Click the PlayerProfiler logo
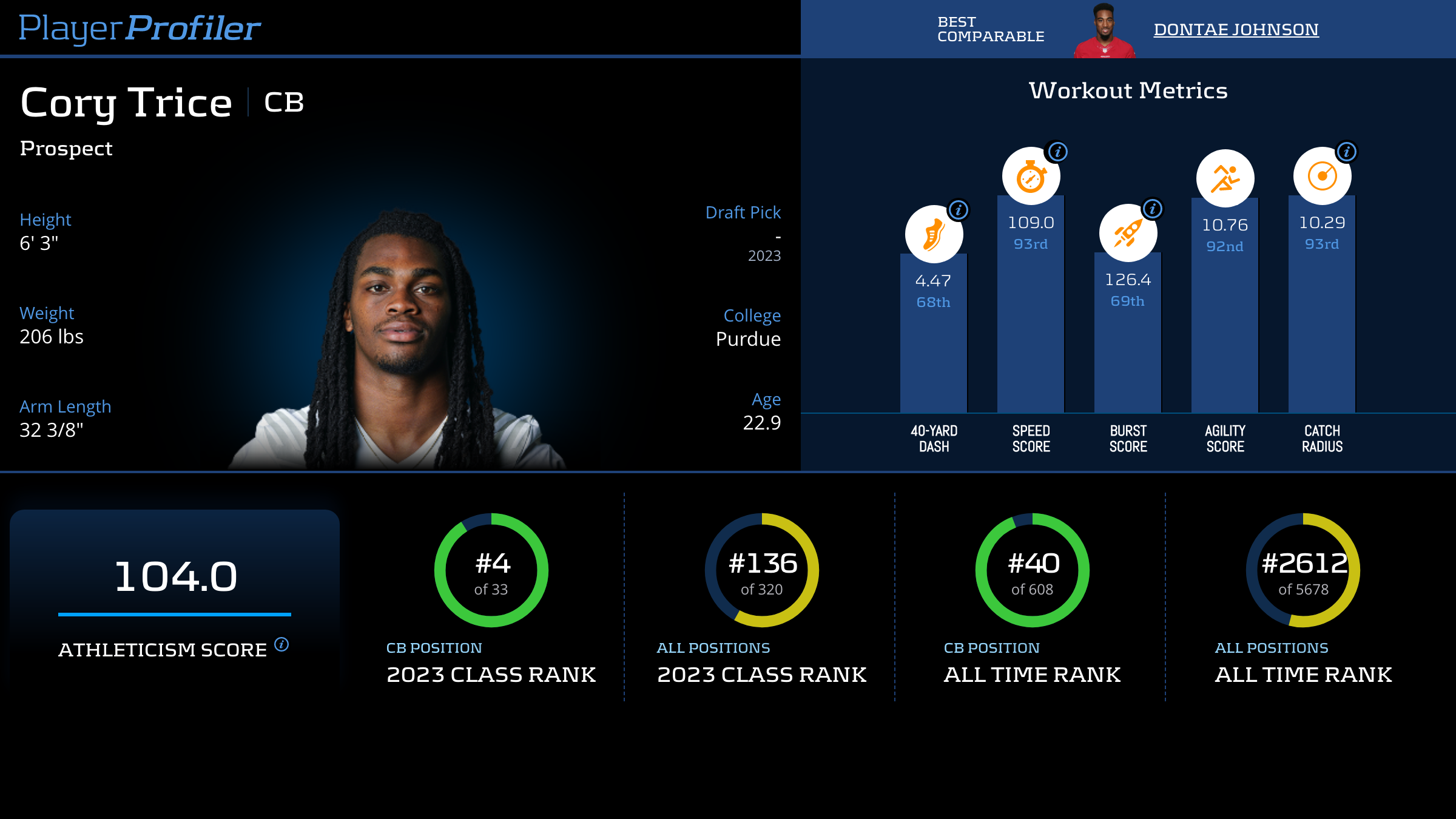Viewport: 1456px width, 819px height. click(x=140, y=28)
